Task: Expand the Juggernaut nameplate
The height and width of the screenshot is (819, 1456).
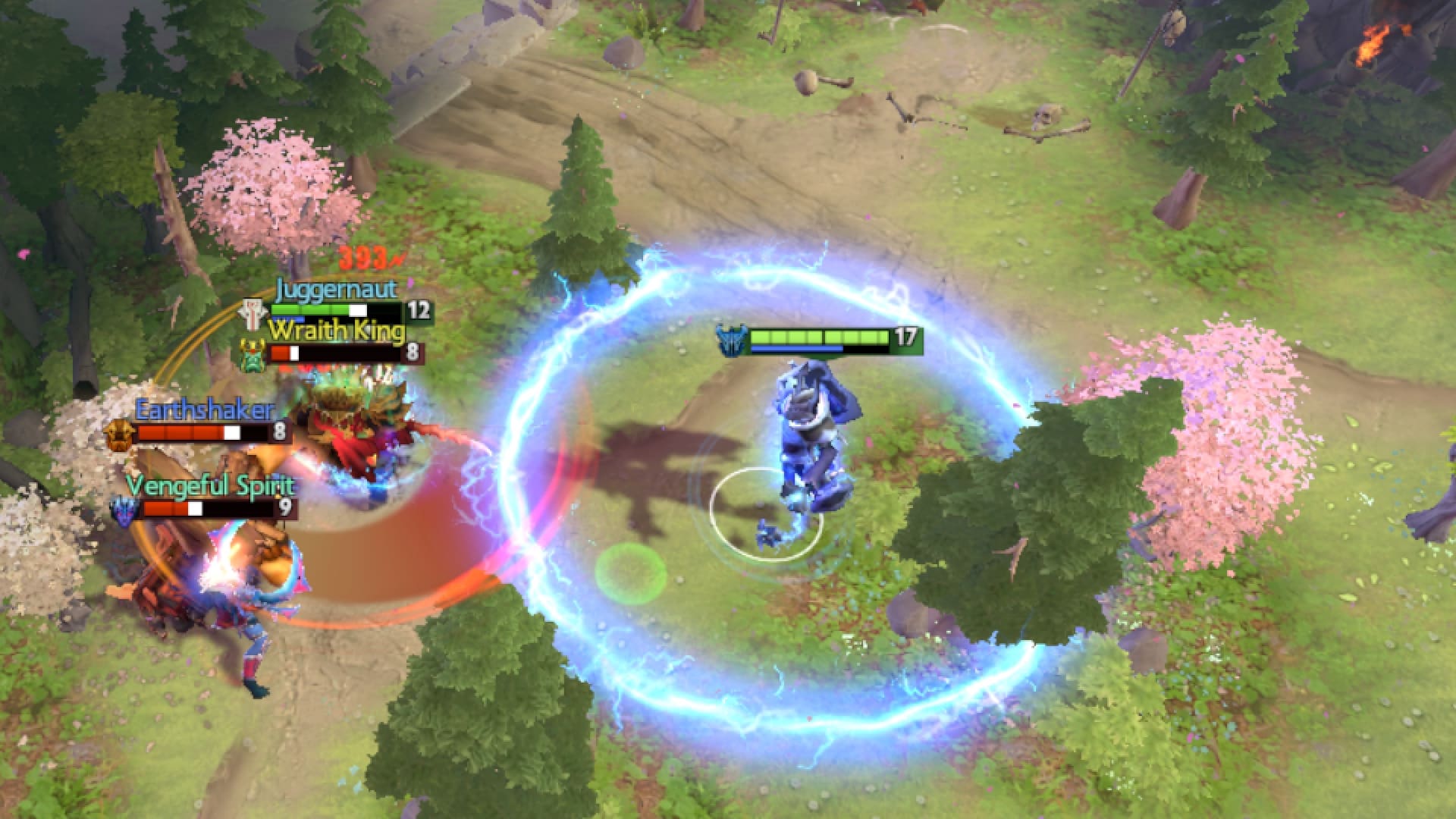Action: coord(337,288)
